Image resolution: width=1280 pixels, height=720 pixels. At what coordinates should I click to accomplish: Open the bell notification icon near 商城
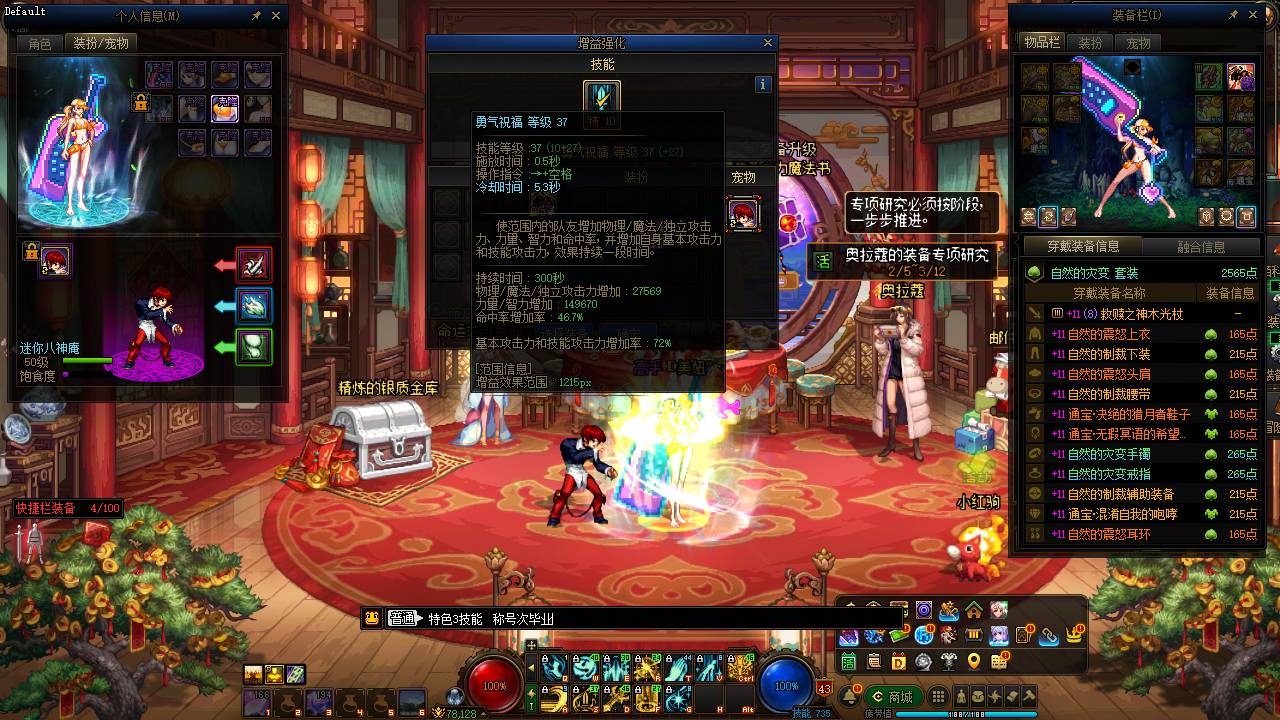[851, 694]
